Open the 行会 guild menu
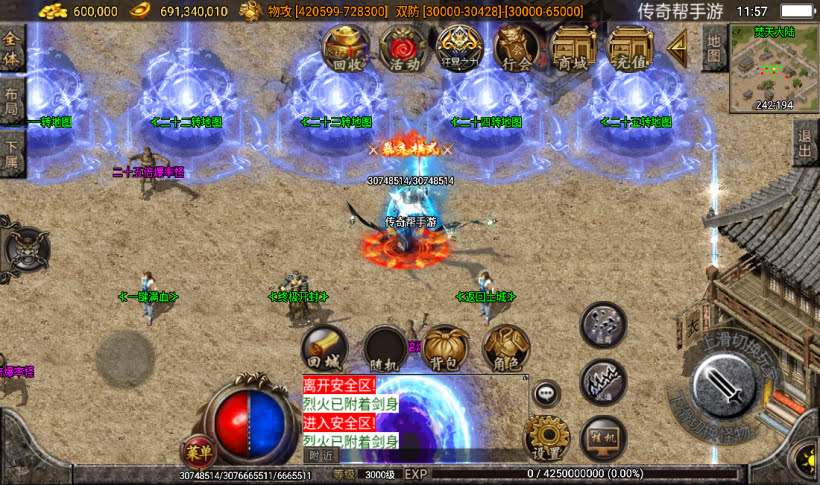This screenshot has height=485, width=820. [517, 48]
